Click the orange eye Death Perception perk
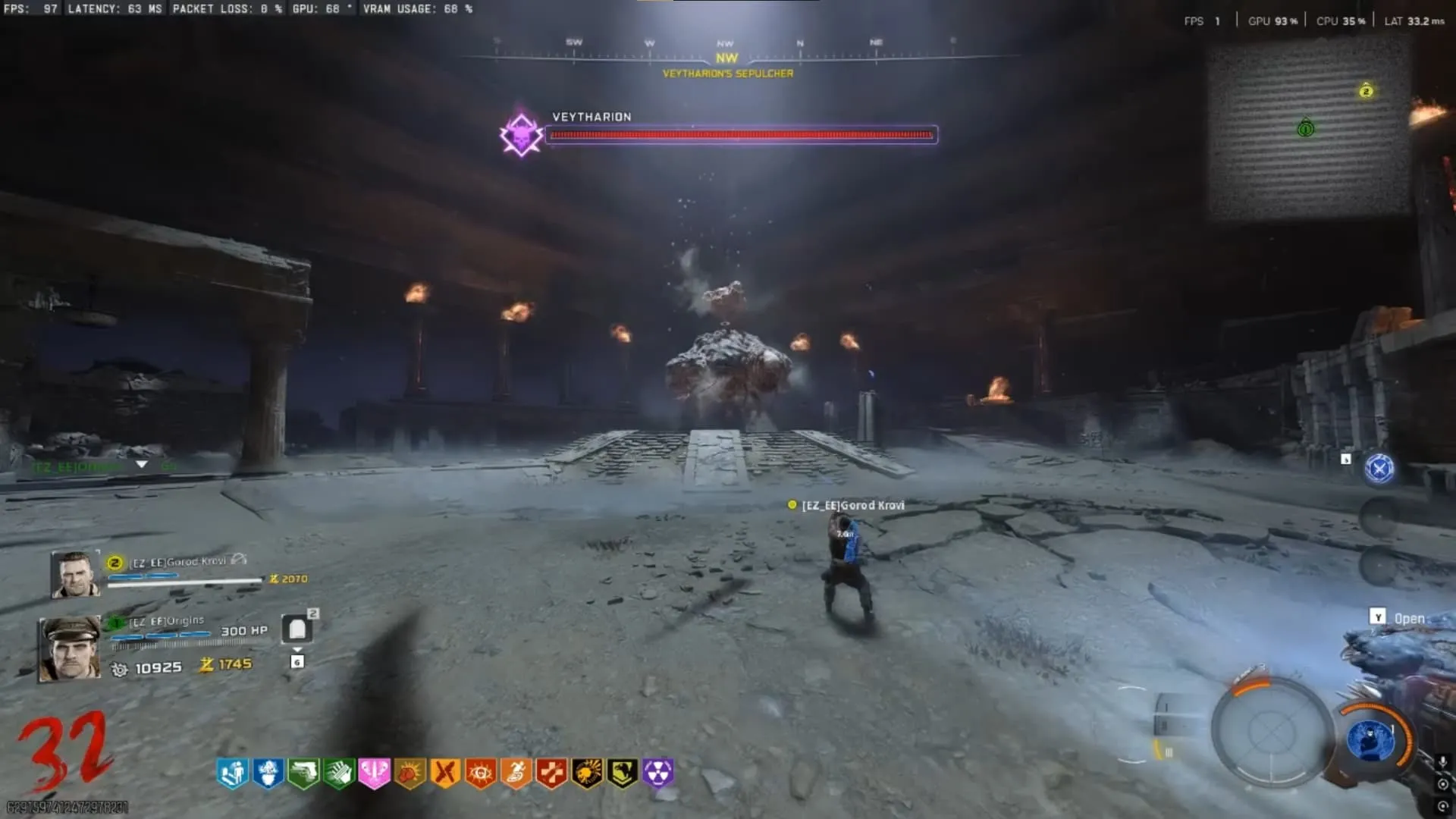 [481, 773]
